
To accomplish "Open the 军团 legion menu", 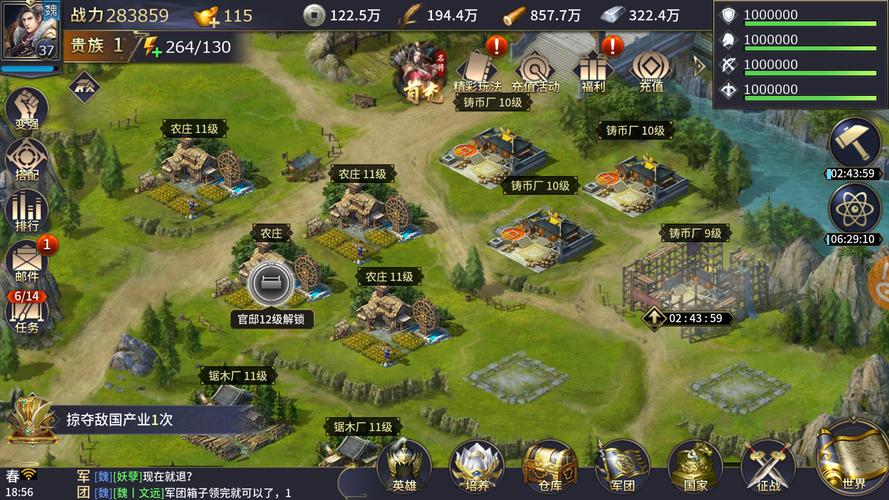I will click(622, 466).
